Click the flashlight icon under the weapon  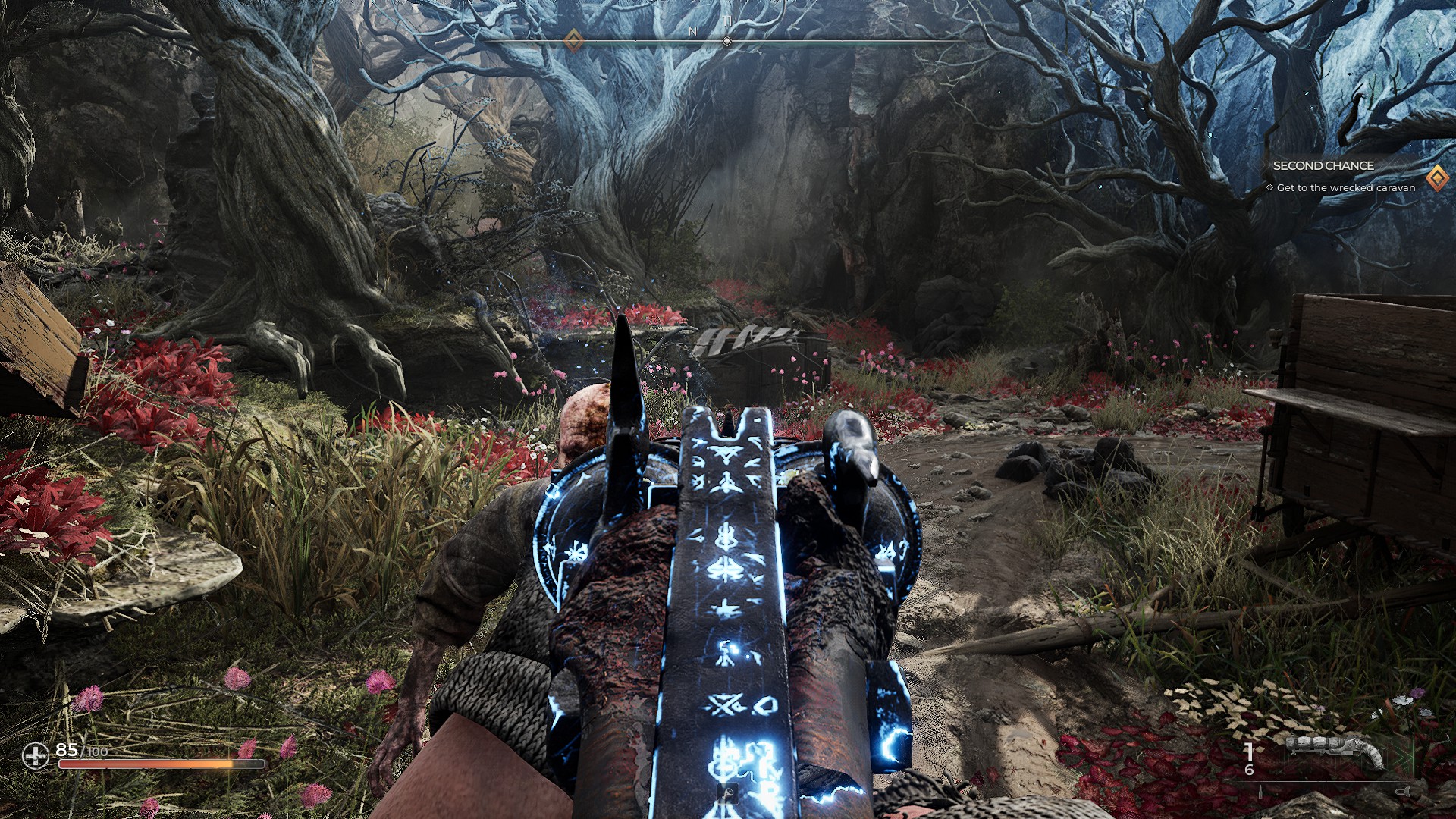(1403, 792)
